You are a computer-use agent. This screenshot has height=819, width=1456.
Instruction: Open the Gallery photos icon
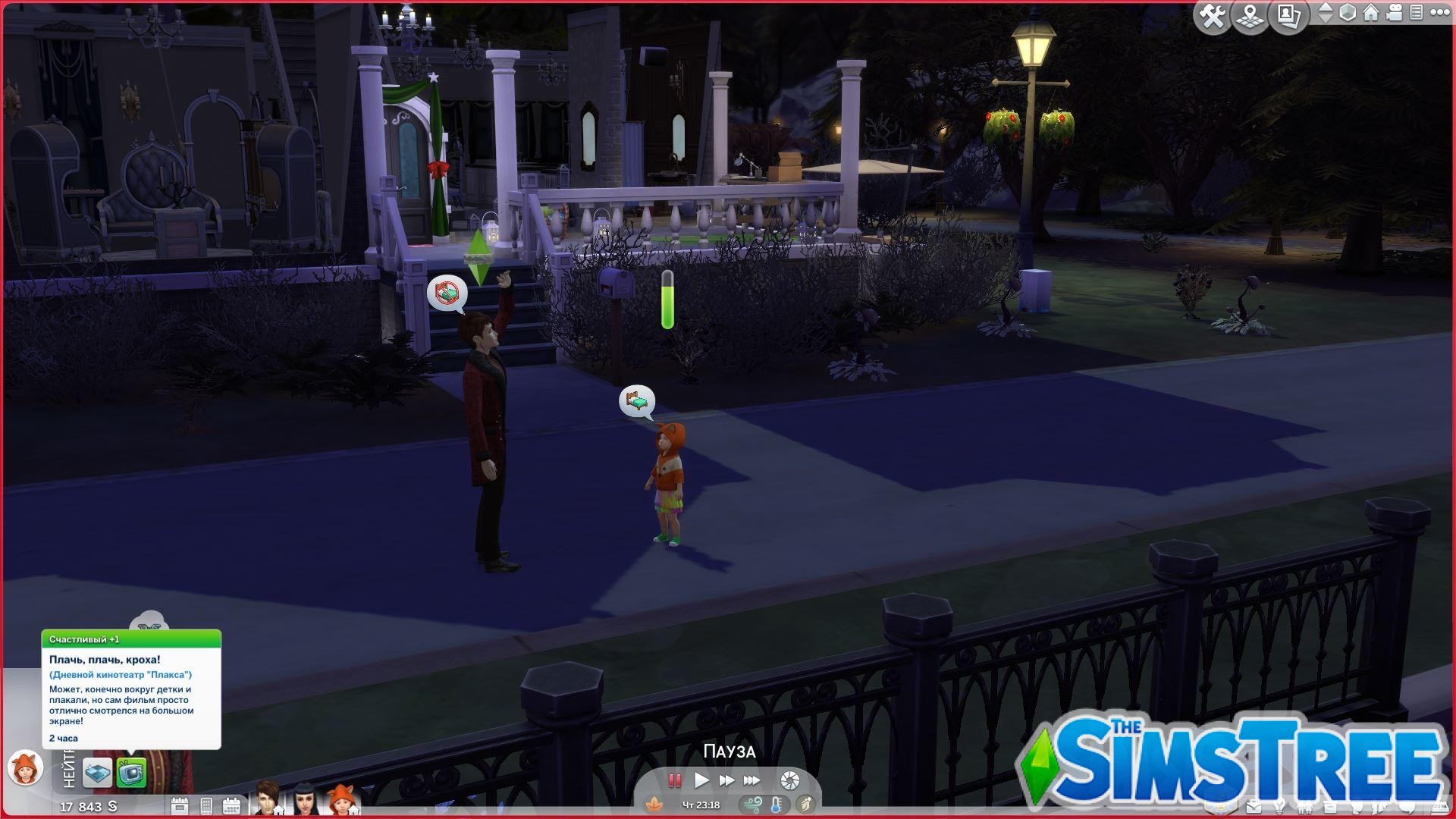[x=1288, y=15]
